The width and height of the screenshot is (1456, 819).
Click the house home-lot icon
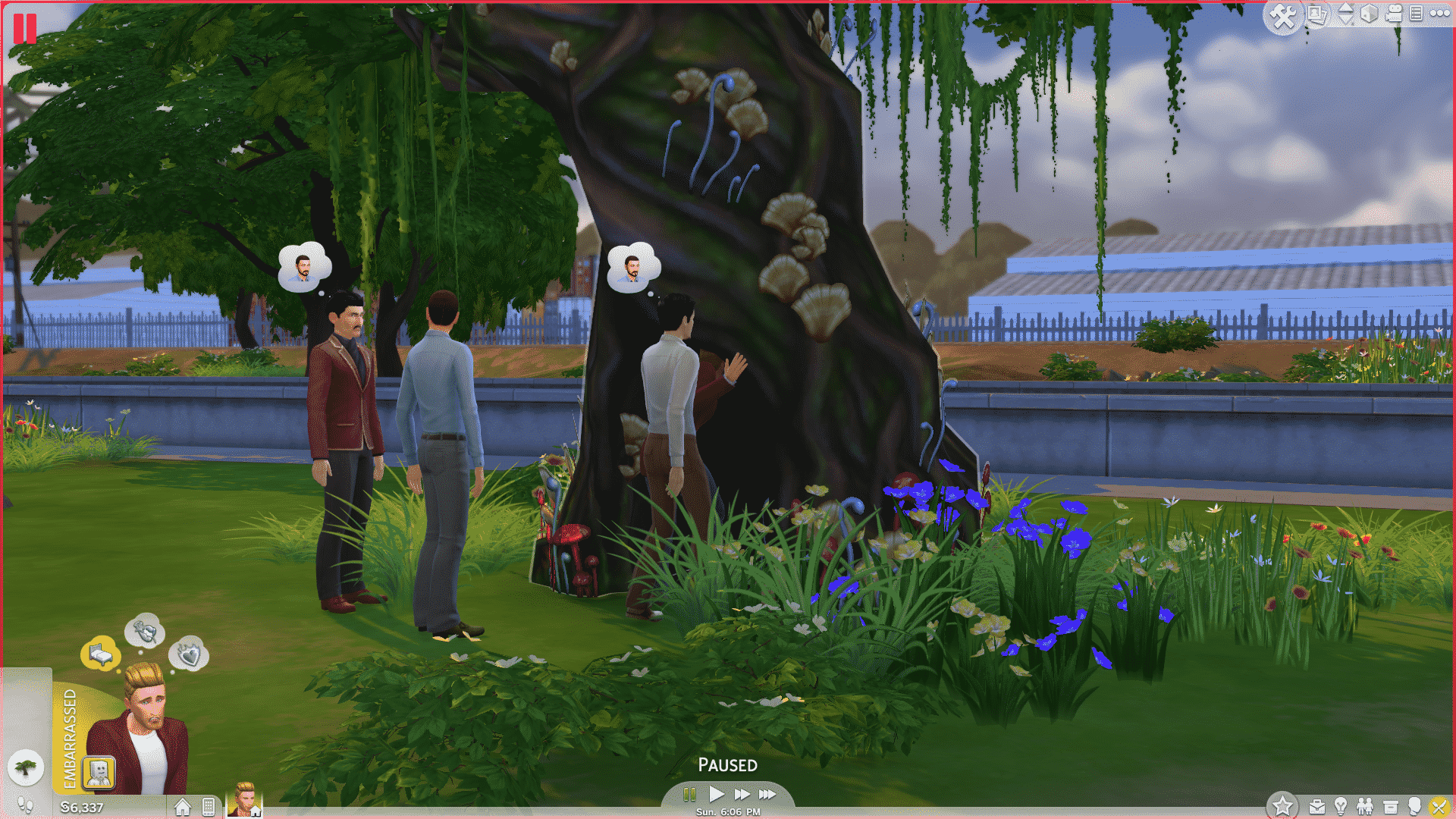(182, 807)
